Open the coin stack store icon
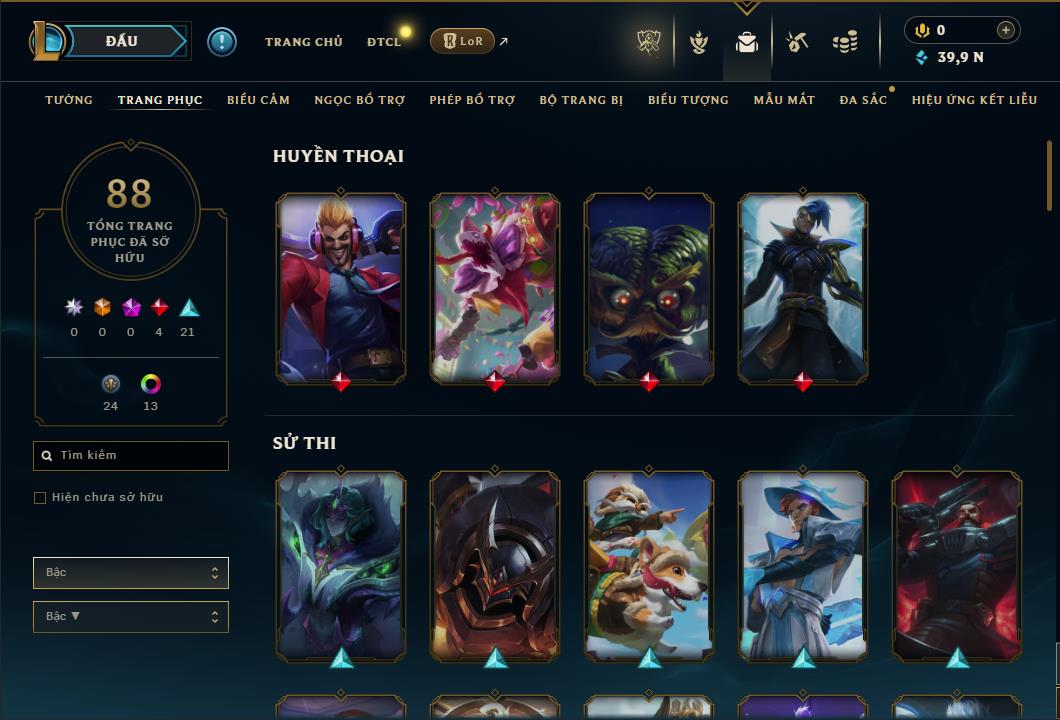The width and height of the screenshot is (1060, 720). tap(845, 42)
